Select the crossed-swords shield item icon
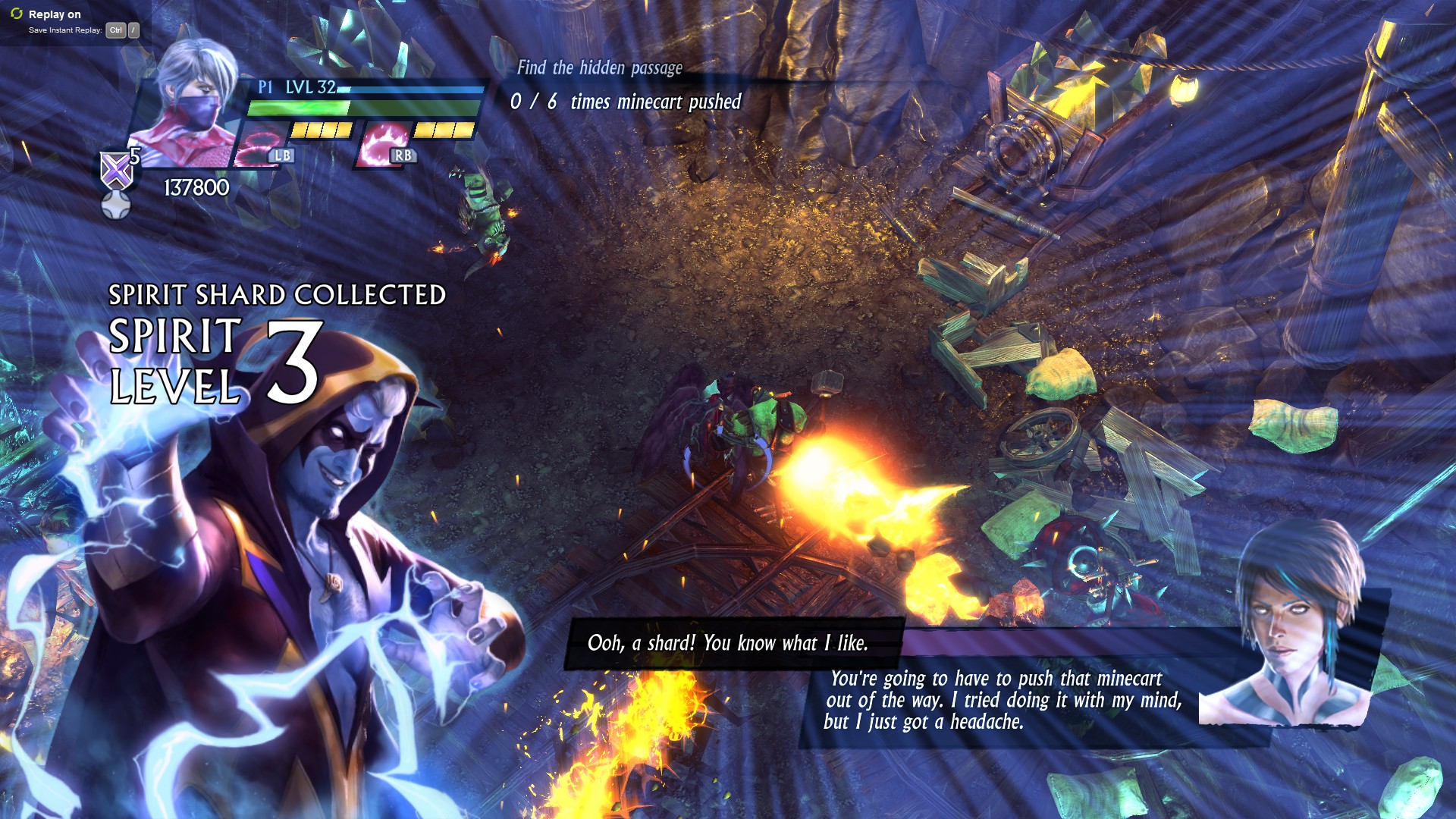Image resolution: width=1456 pixels, height=819 pixels. [117, 169]
